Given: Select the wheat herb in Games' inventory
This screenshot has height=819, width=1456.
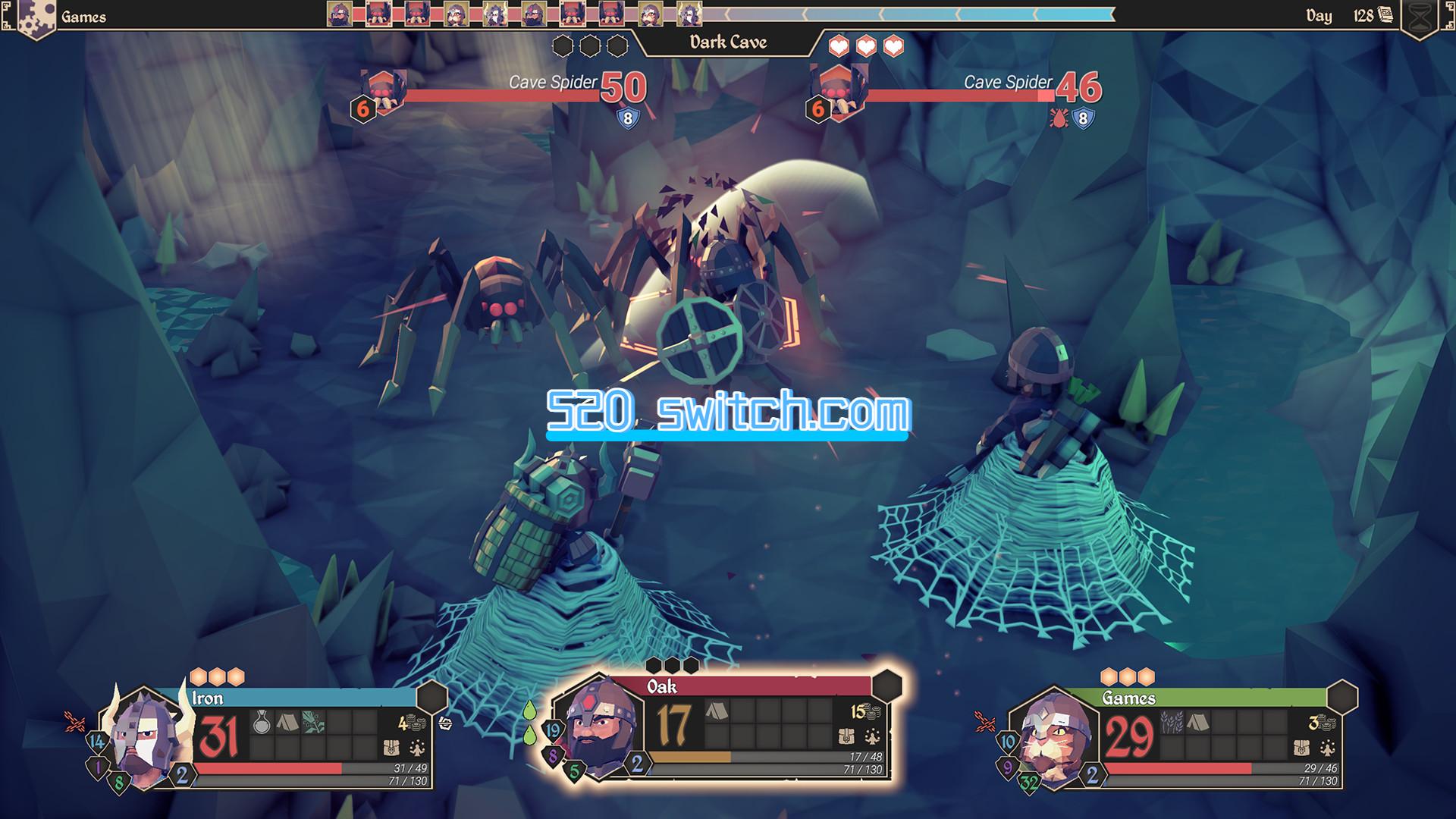Looking at the screenshot, I should pyautogui.click(x=1172, y=723).
